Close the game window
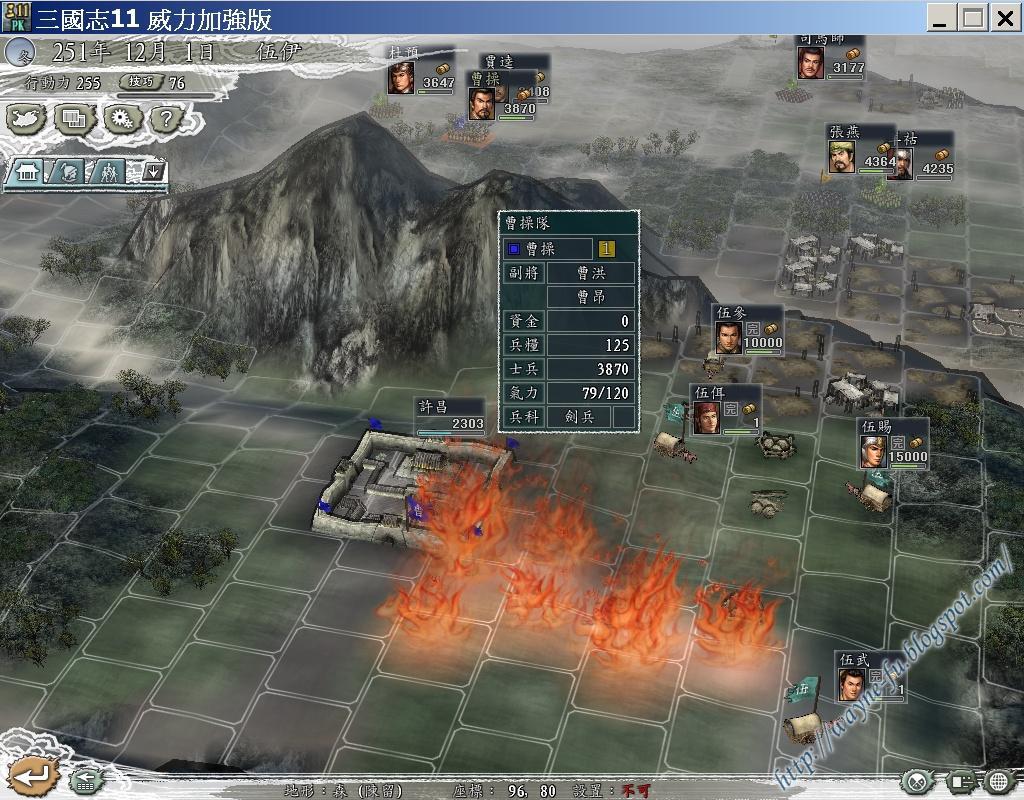1024x800 pixels. [x=1004, y=17]
